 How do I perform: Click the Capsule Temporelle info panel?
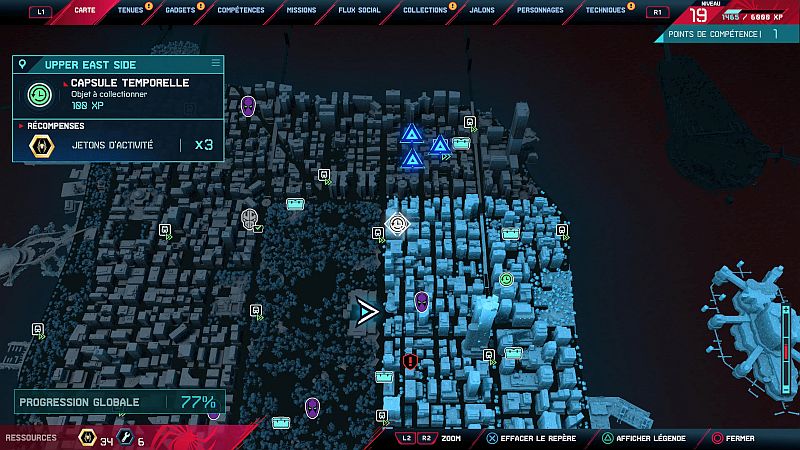pyautogui.click(x=118, y=95)
